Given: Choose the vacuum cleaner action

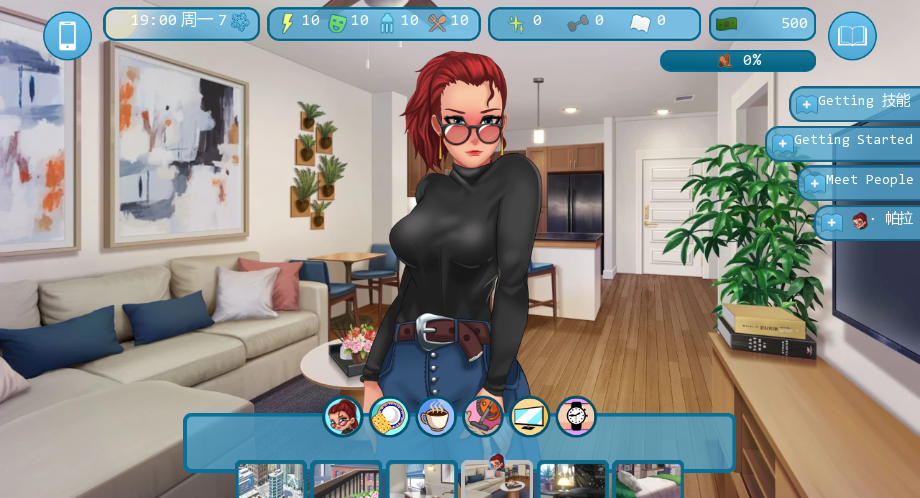Looking at the screenshot, I should (x=483, y=417).
